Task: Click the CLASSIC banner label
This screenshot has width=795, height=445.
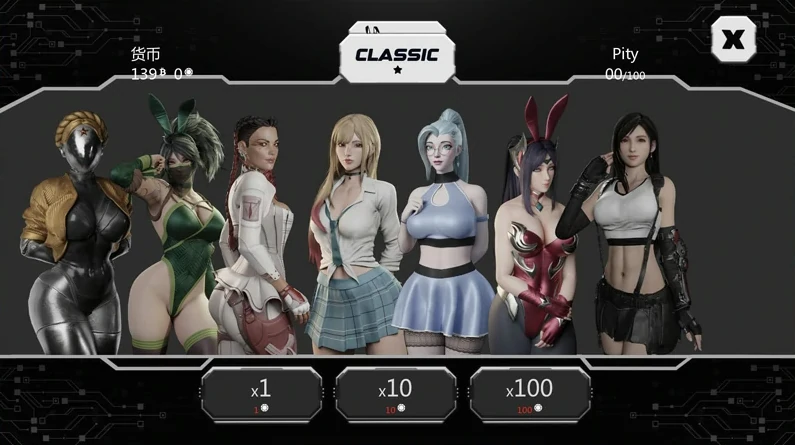Action: 397,56
